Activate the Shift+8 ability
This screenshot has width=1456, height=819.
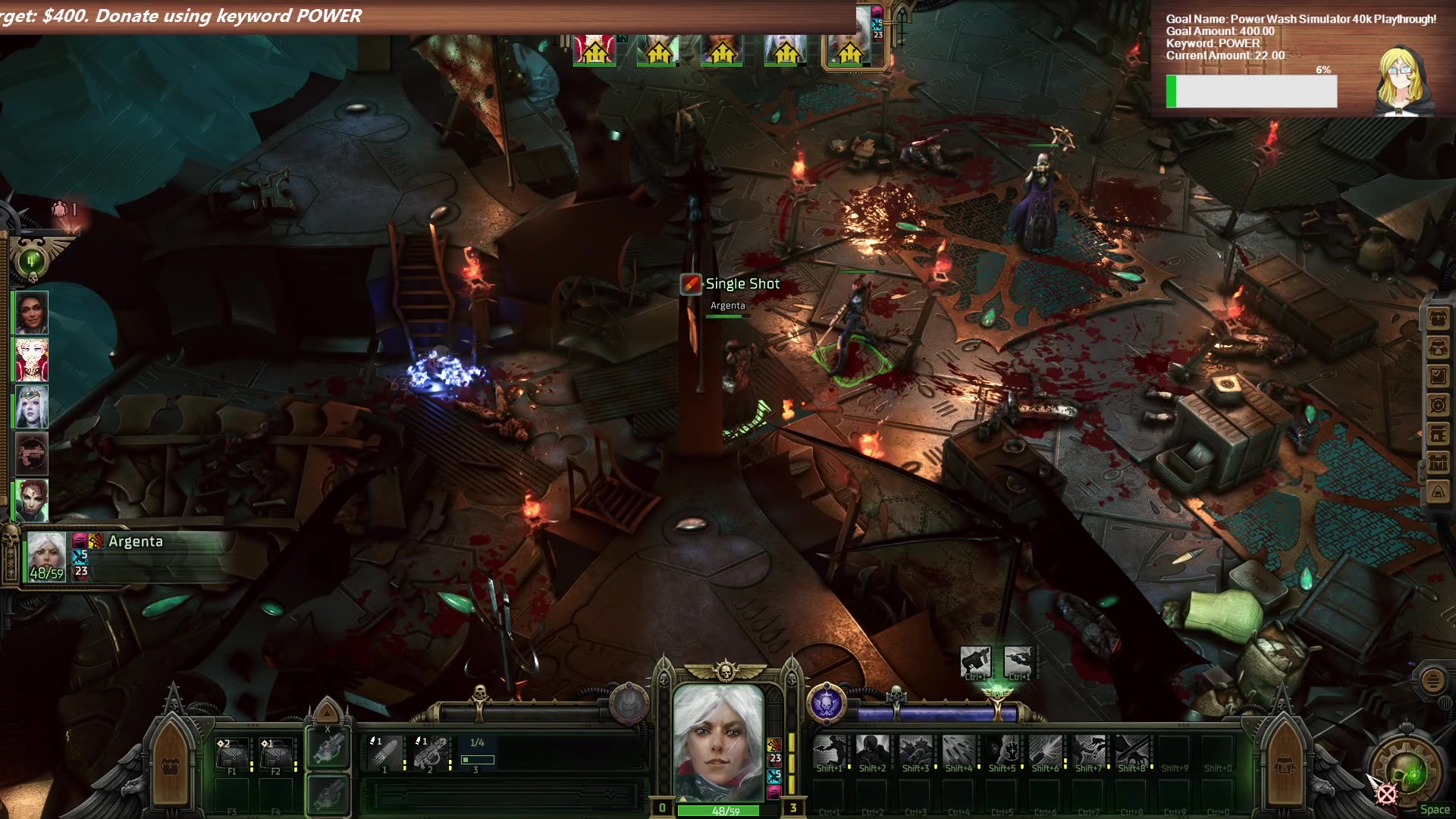[x=1131, y=752]
